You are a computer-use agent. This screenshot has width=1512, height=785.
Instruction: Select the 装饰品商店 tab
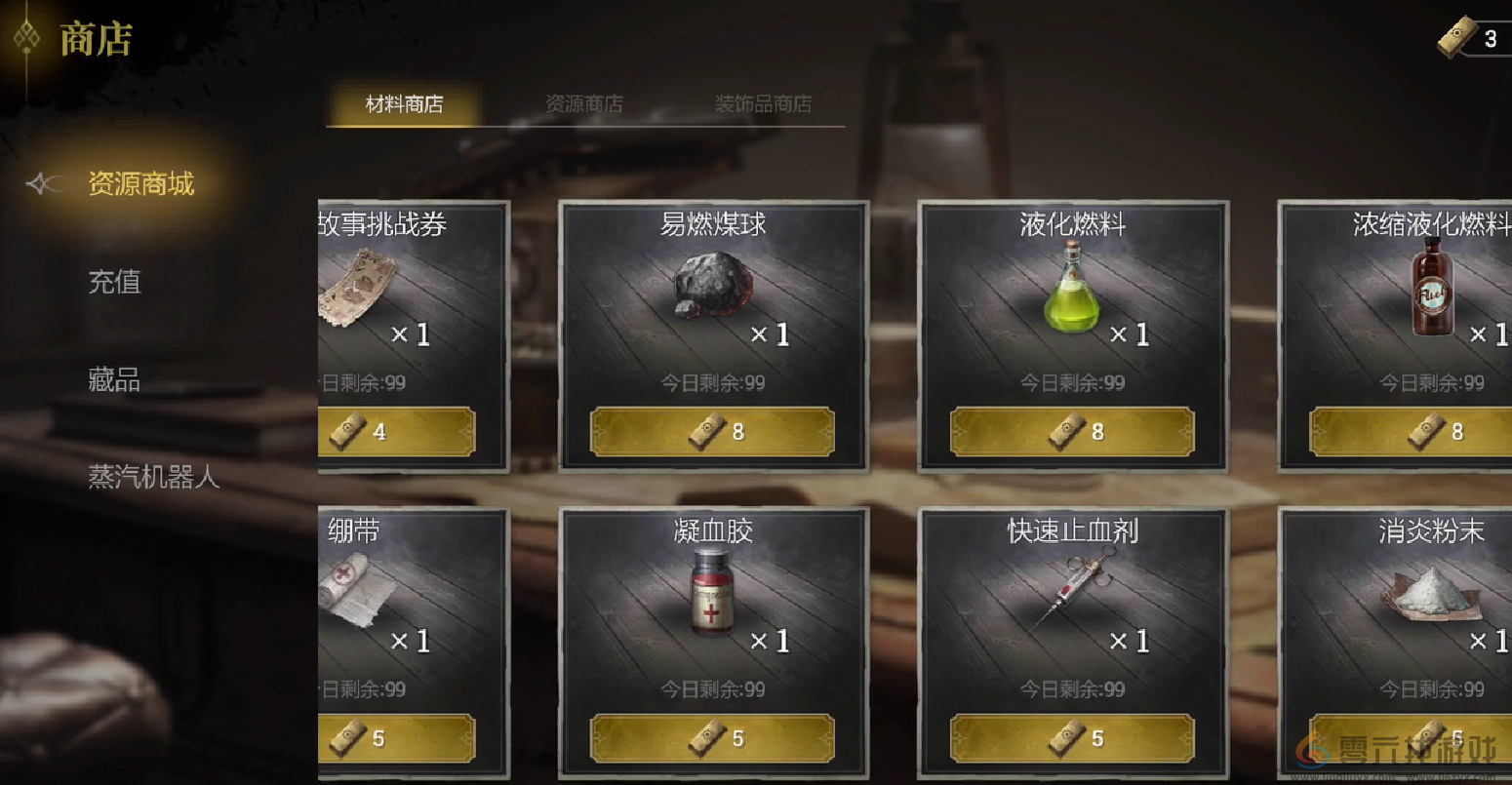tap(763, 104)
